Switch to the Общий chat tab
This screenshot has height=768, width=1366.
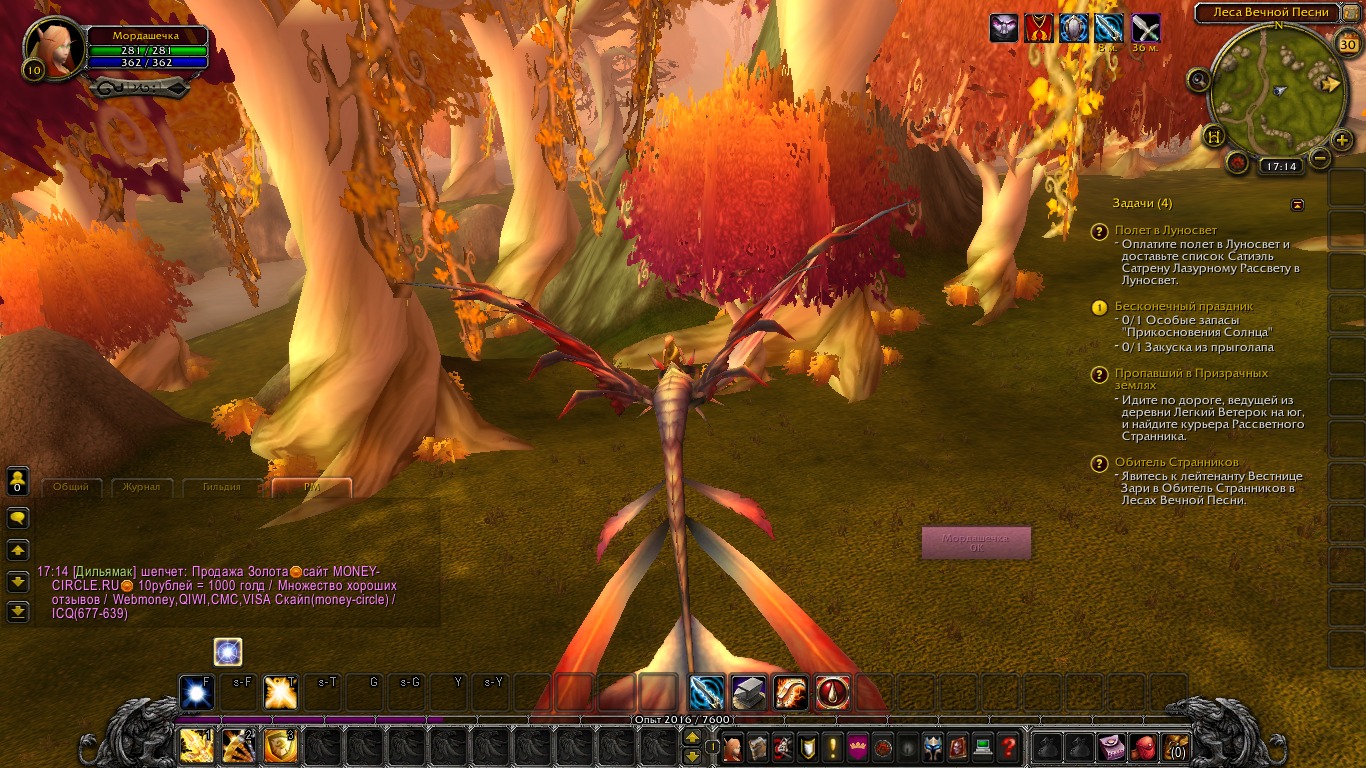[70, 487]
